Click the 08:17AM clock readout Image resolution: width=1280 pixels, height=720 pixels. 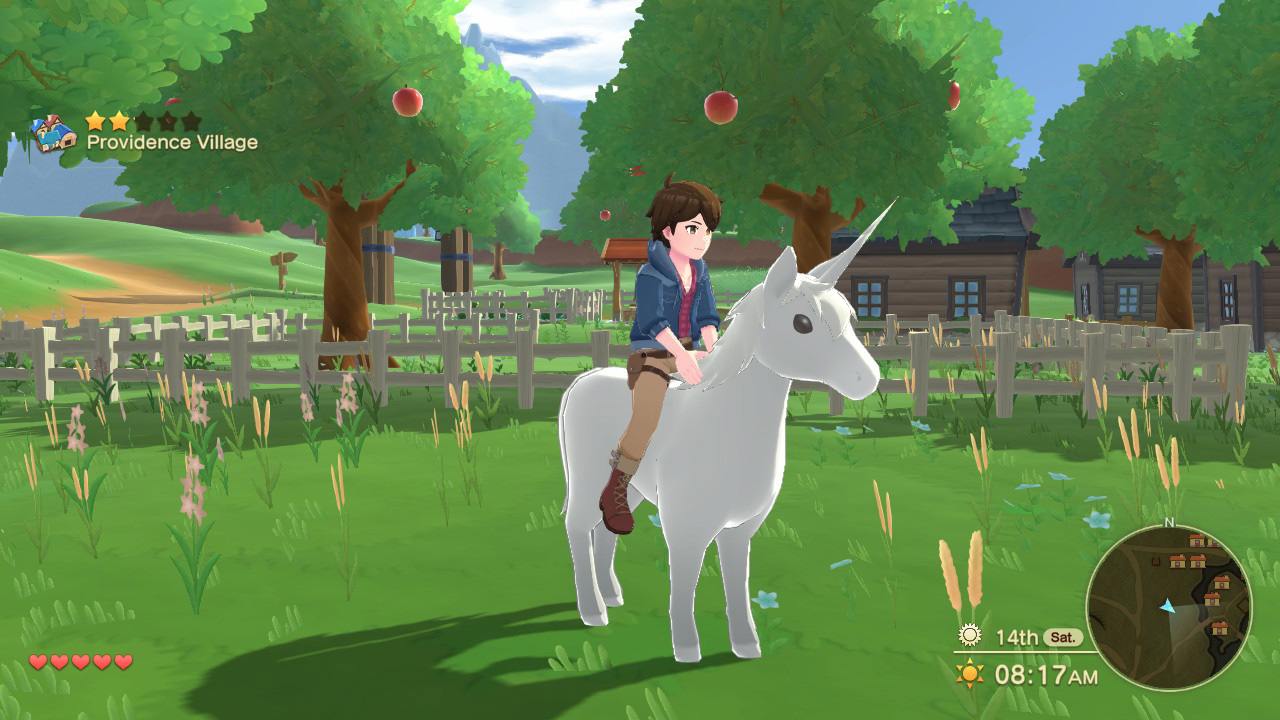pos(1046,672)
